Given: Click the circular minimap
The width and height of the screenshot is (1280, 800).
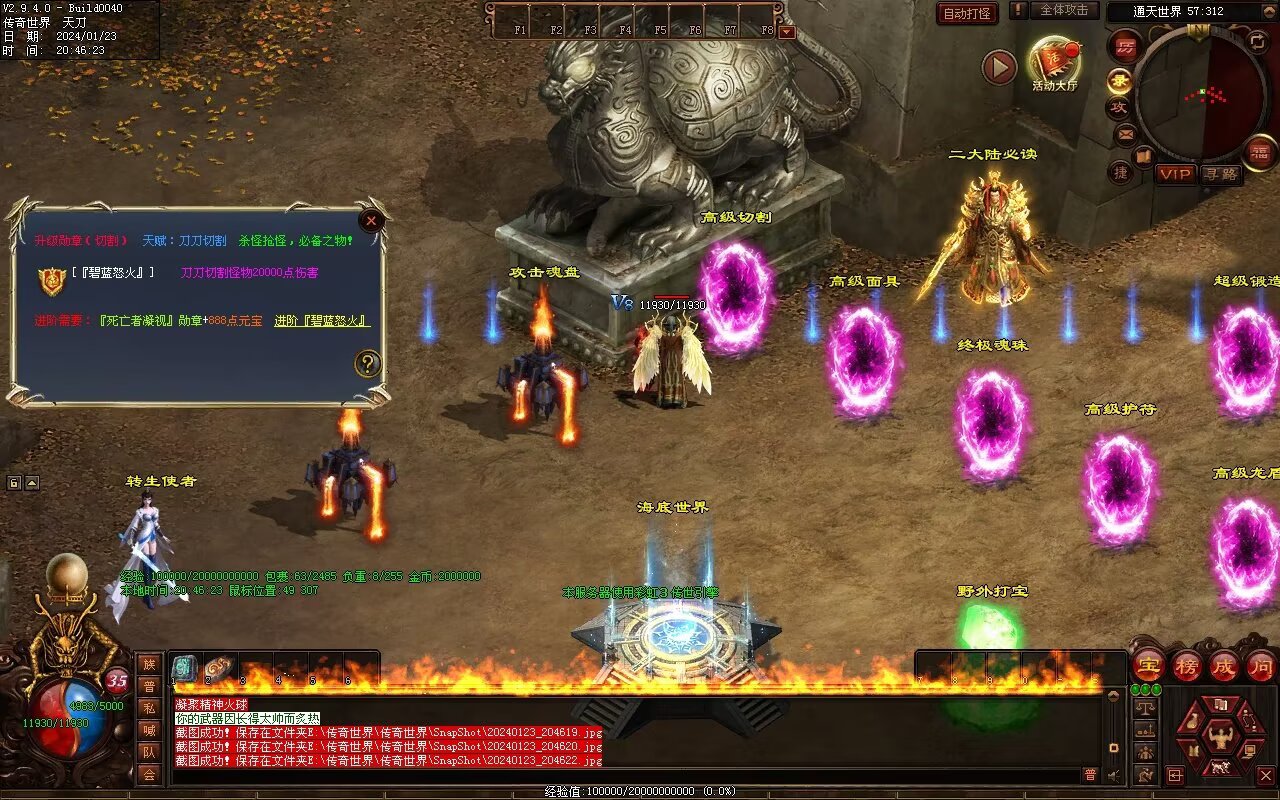Looking at the screenshot, I should tap(1200, 95).
